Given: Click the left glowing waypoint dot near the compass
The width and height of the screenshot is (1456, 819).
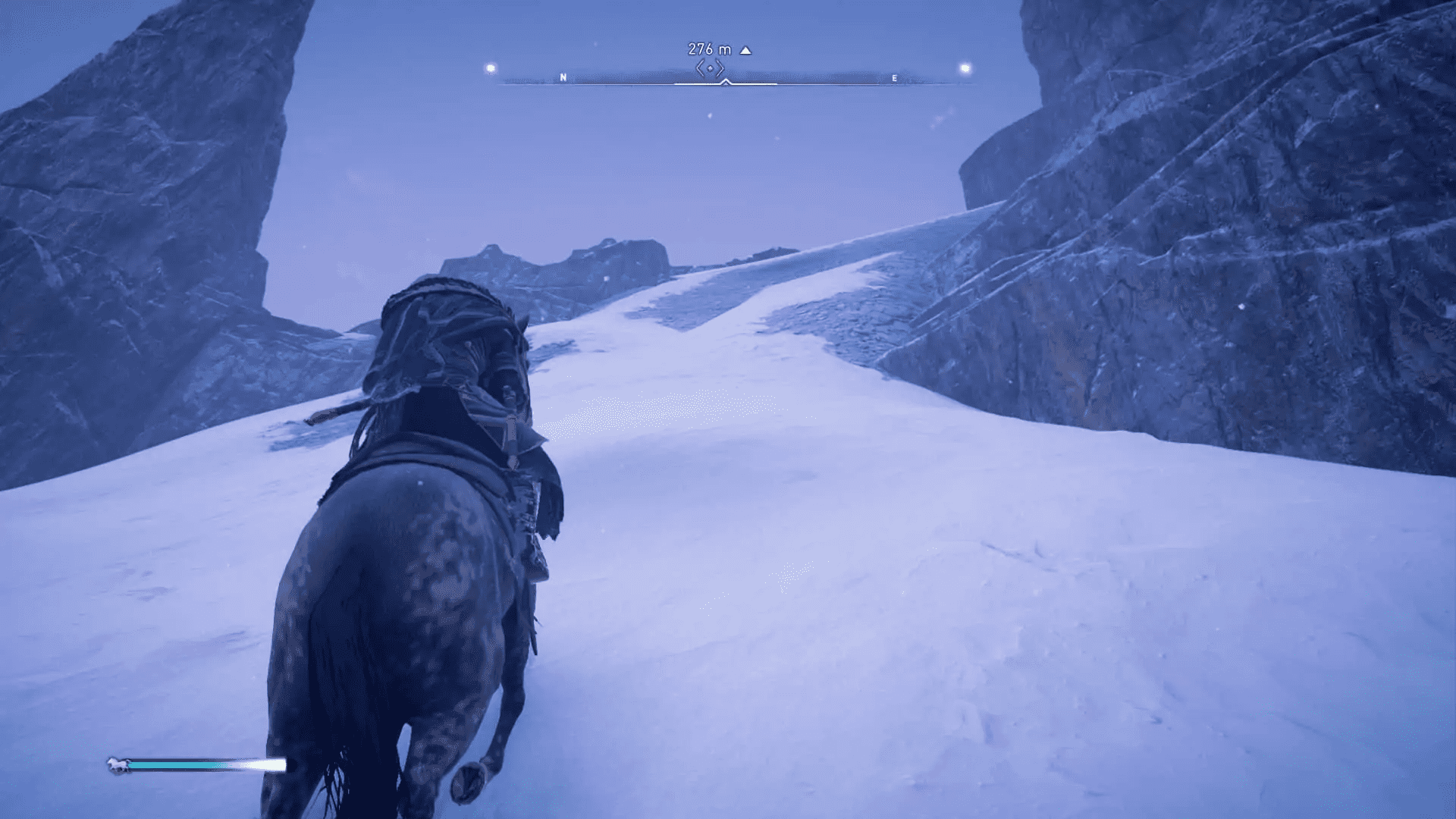Looking at the screenshot, I should 490,67.
